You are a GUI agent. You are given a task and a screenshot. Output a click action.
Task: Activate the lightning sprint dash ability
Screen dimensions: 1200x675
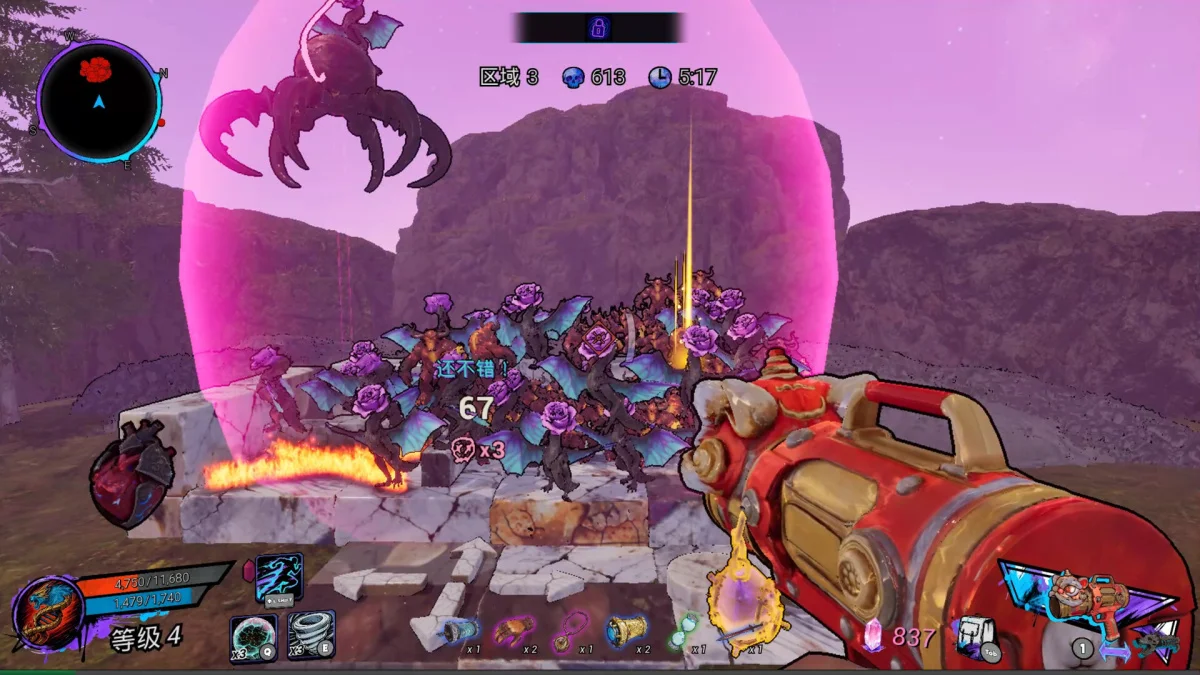279,579
